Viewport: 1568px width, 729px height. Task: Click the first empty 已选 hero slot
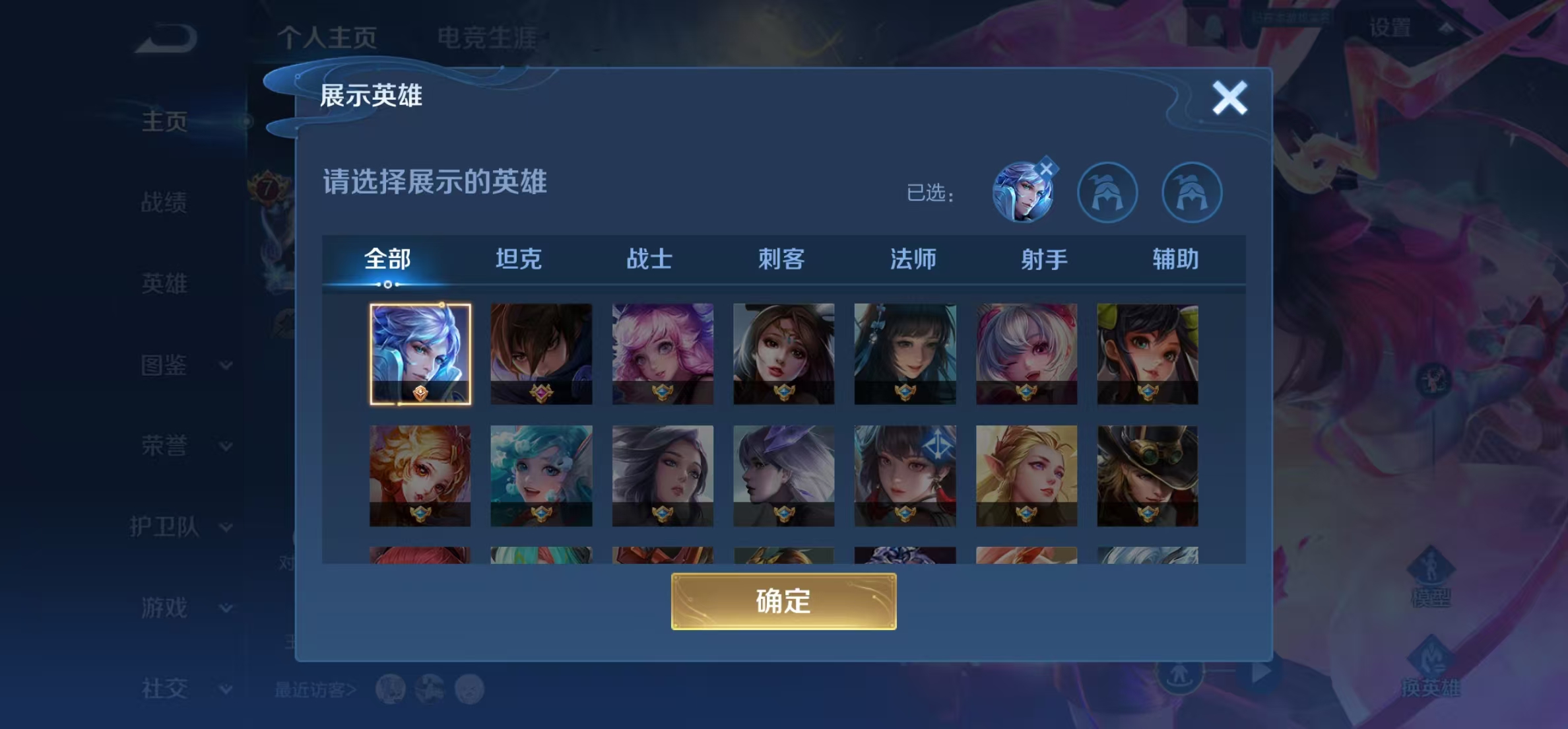point(1107,191)
